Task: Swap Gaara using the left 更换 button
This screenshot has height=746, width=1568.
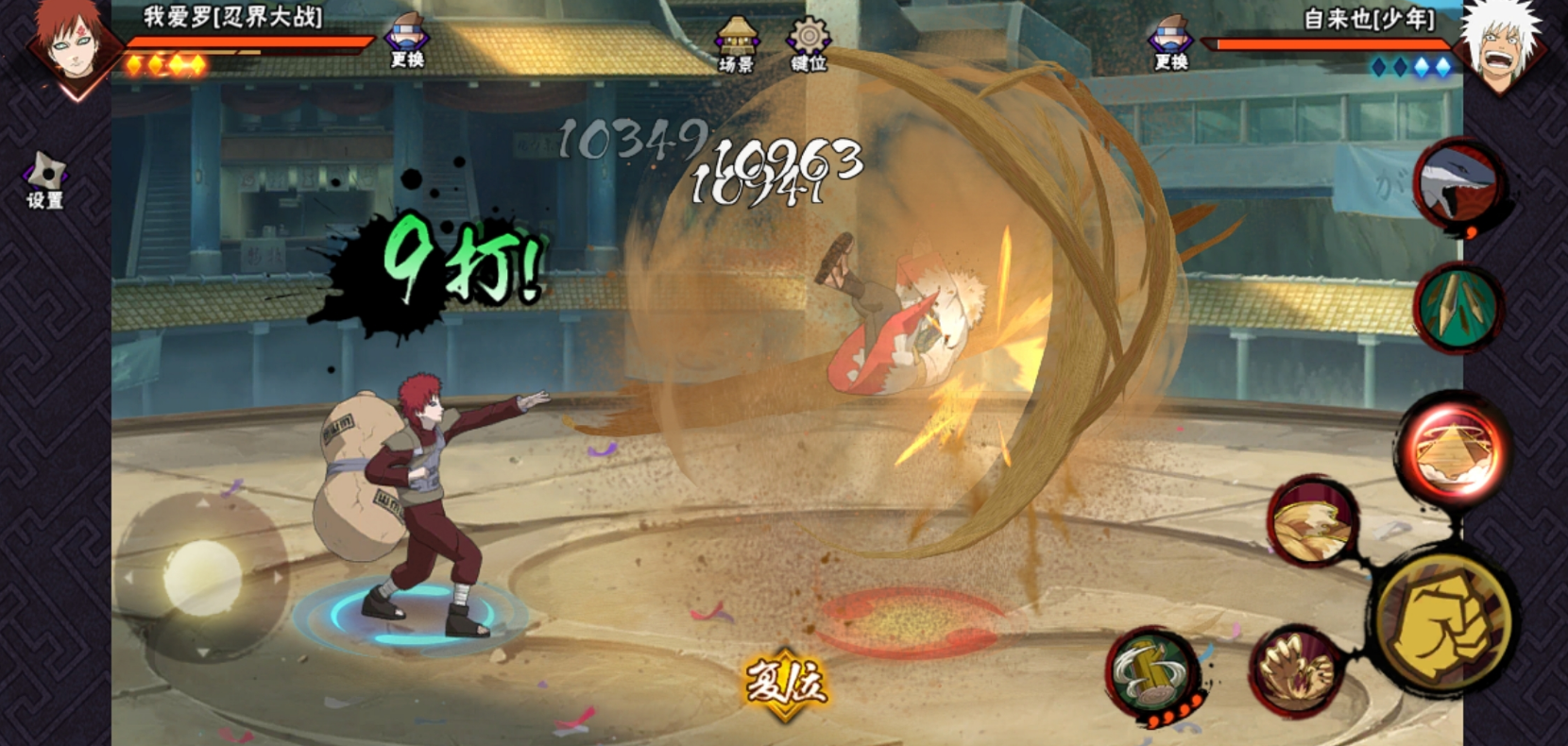Action: pyautogui.click(x=406, y=42)
